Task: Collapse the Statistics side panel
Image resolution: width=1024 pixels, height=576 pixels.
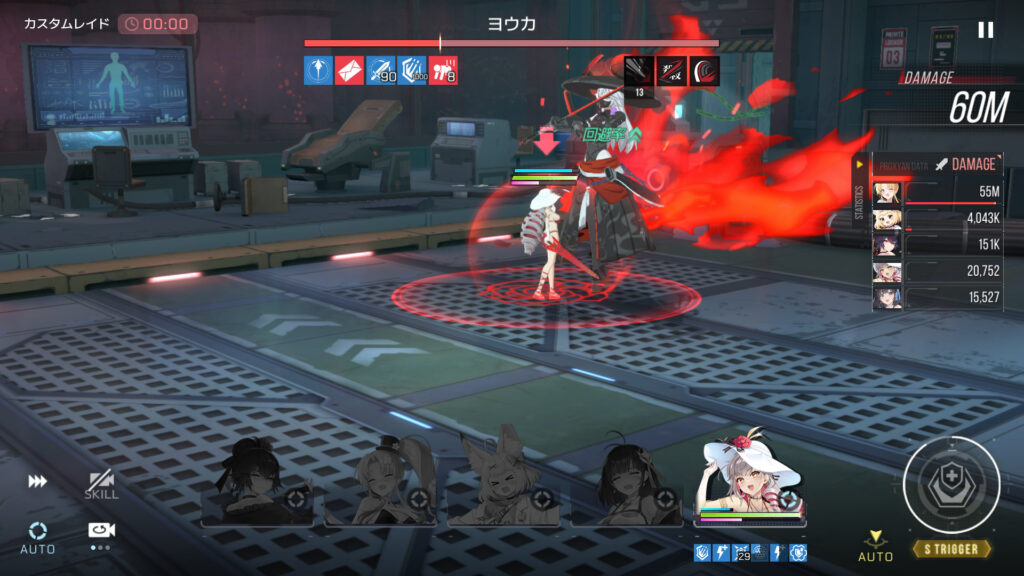Action: click(x=858, y=164)
